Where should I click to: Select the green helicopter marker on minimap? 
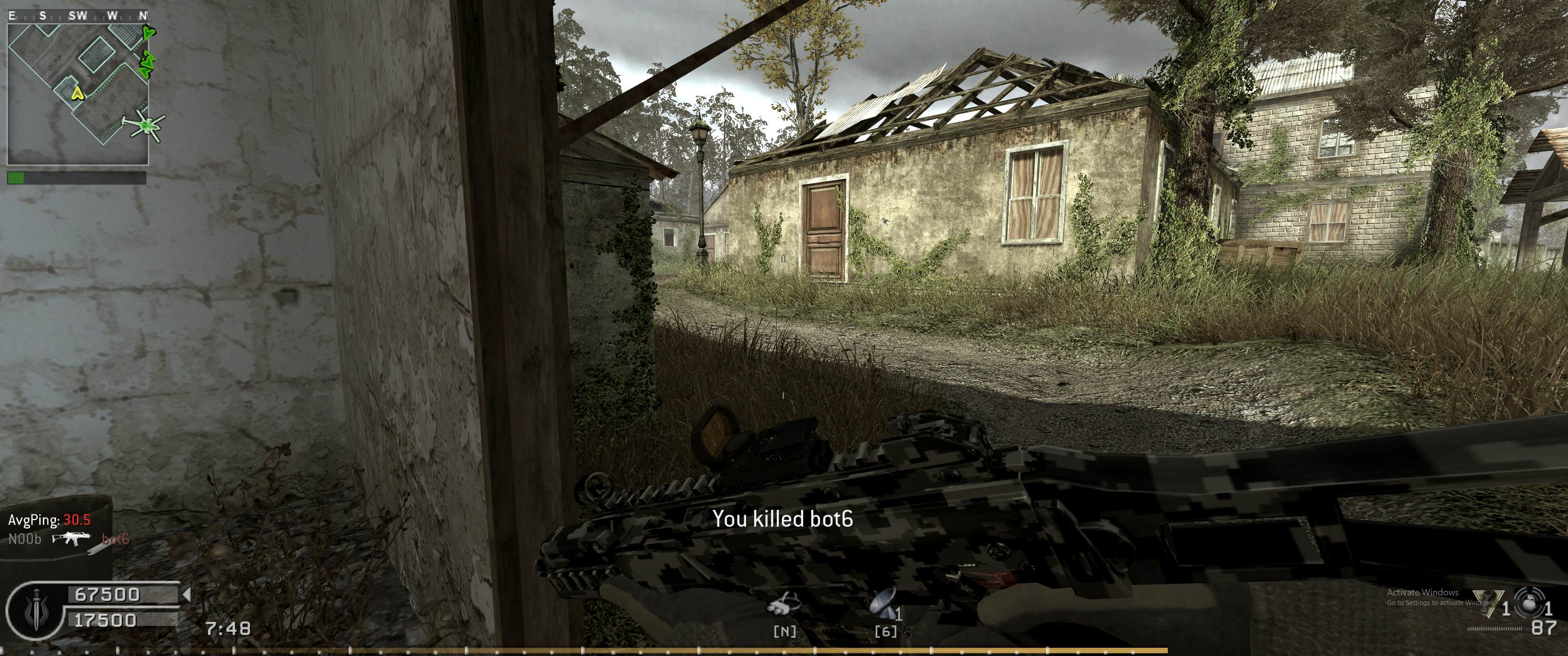(x=145, y=125)
